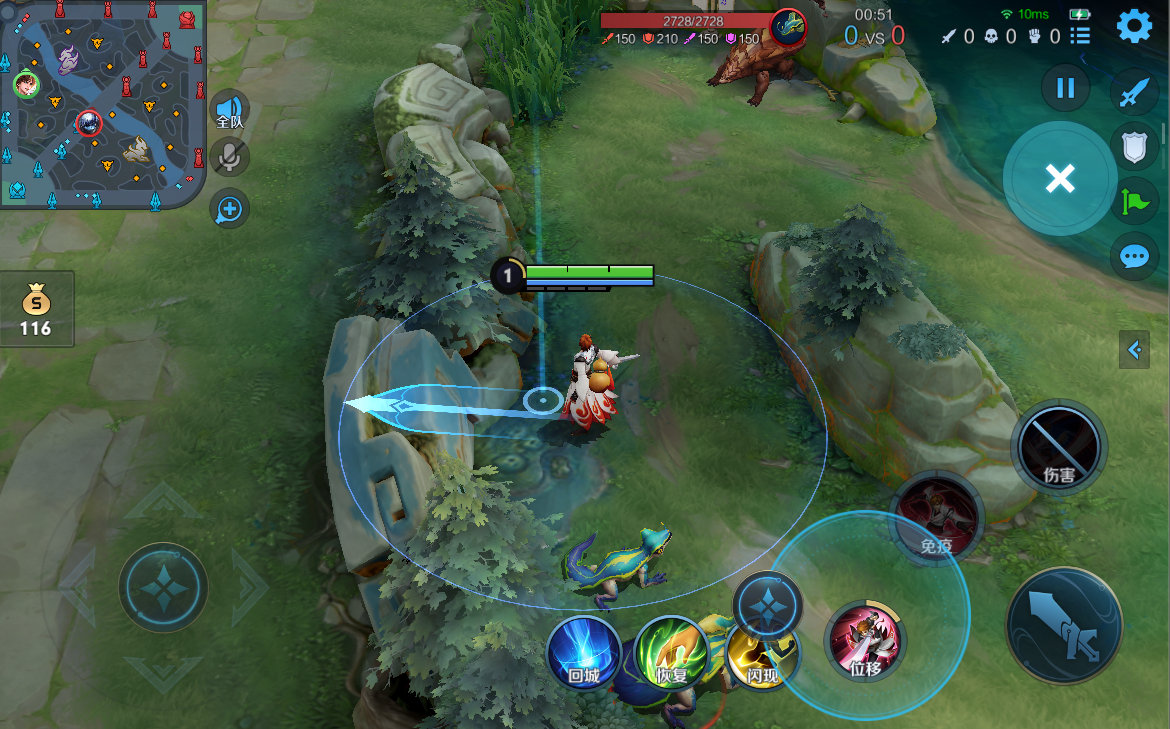Select the shield defend signal icon
This screenshot has width=1170, height=729.
point(1134,148)
